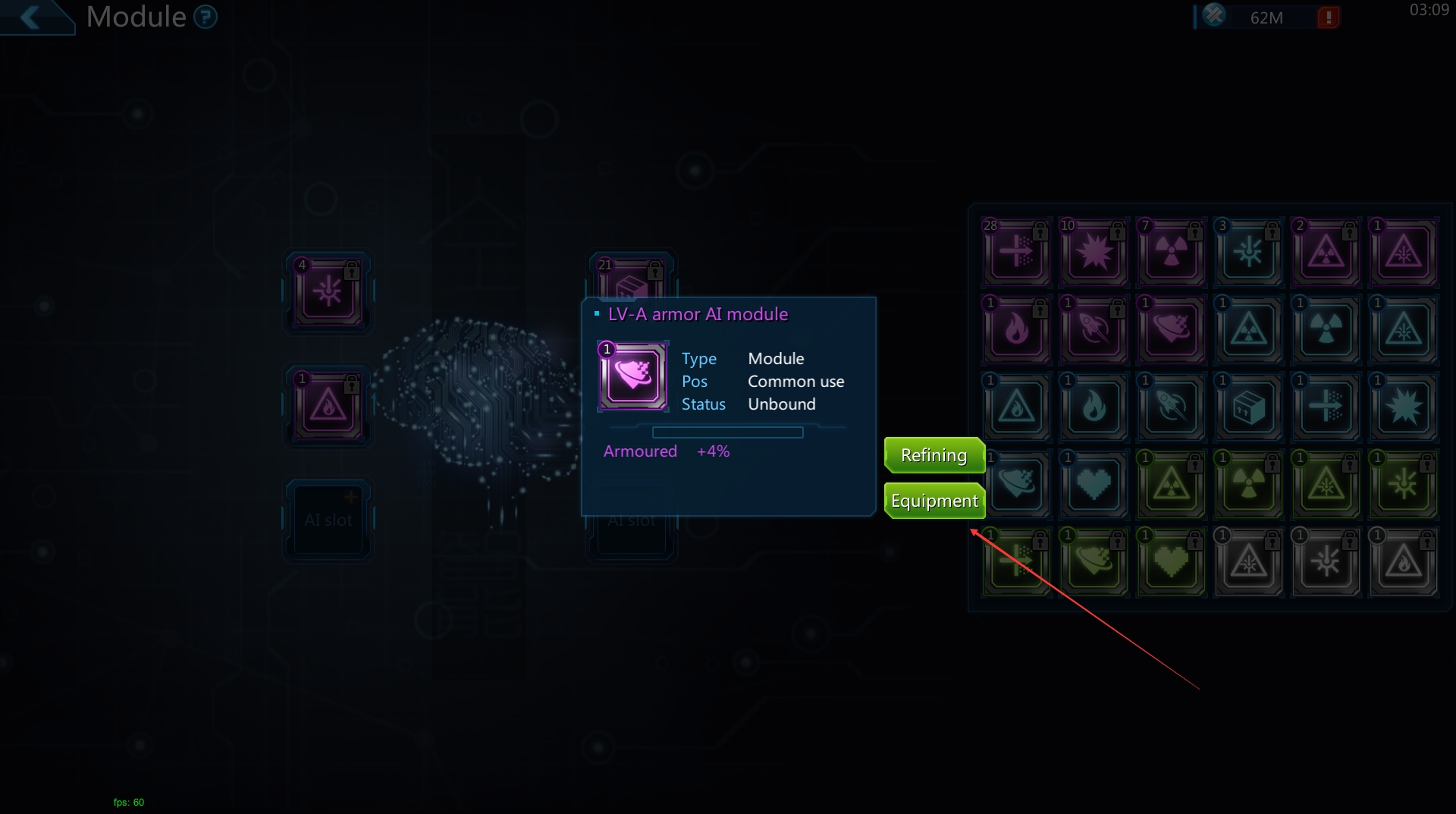Choose the purple starburst module with count 10

[x=1094, y=253]
